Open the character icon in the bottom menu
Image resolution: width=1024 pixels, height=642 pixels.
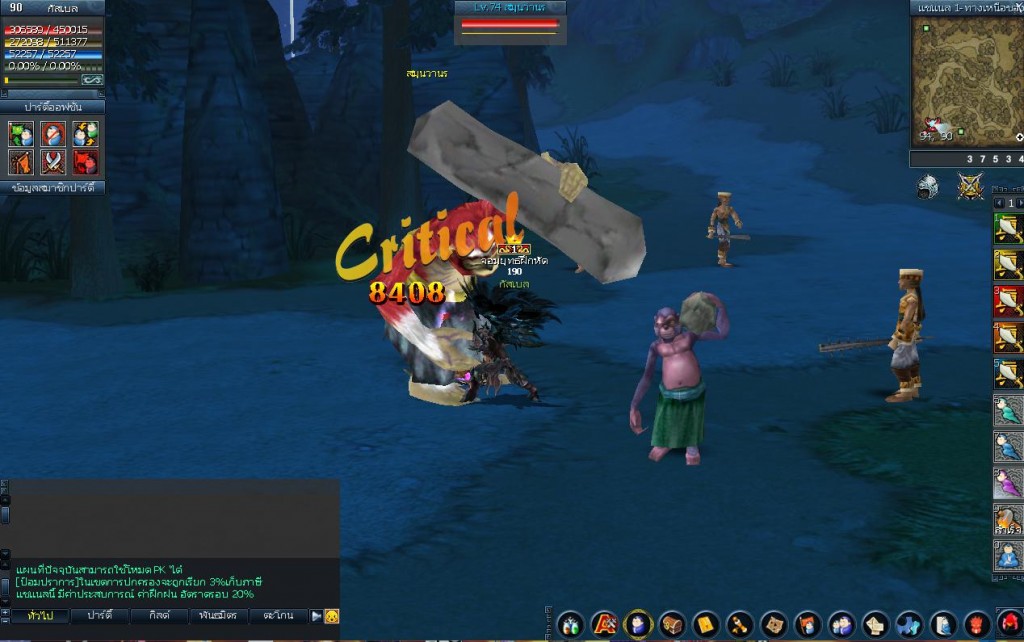point(638,625)
